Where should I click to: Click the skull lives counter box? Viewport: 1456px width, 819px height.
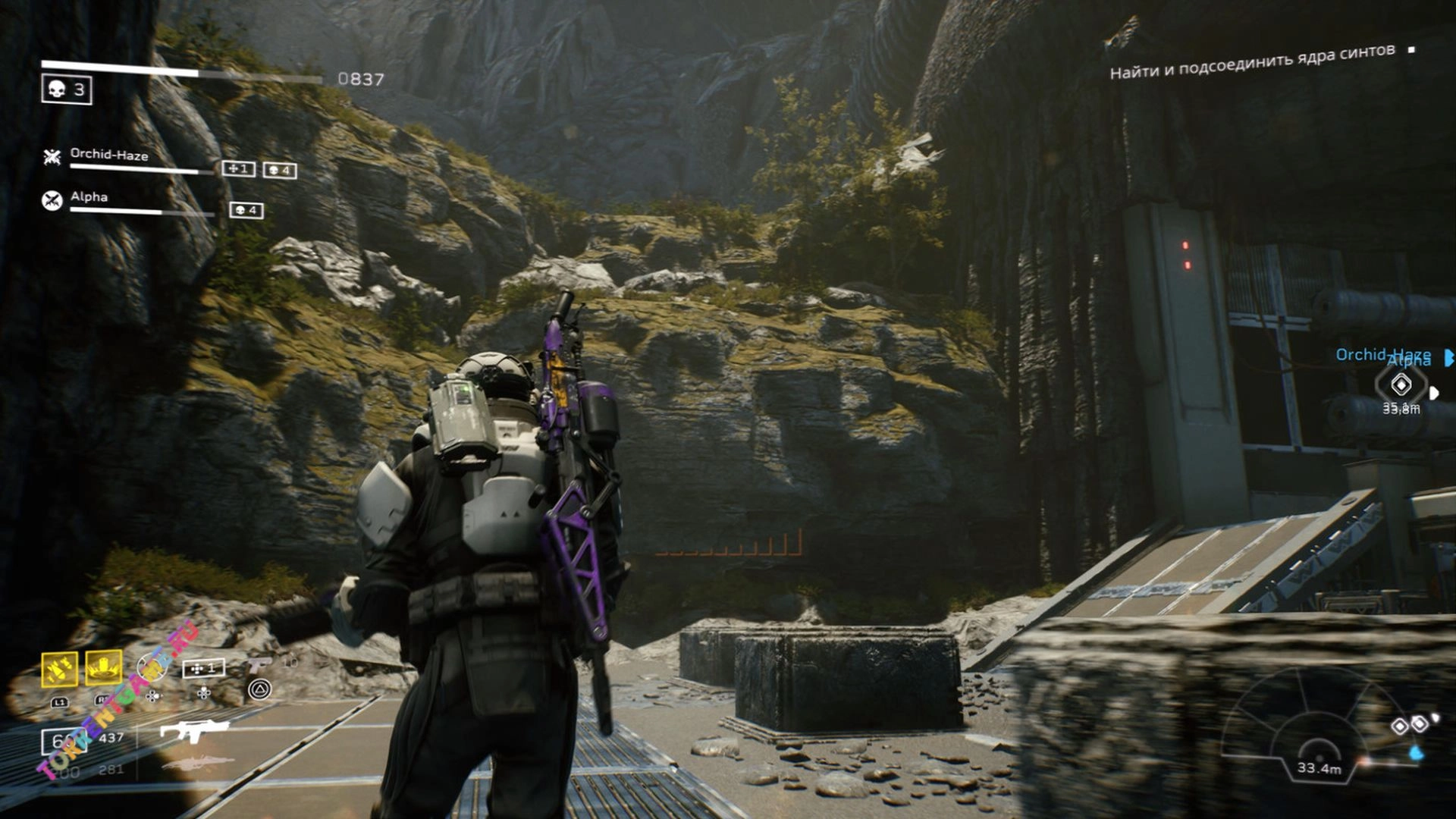(x=67, y=90)
